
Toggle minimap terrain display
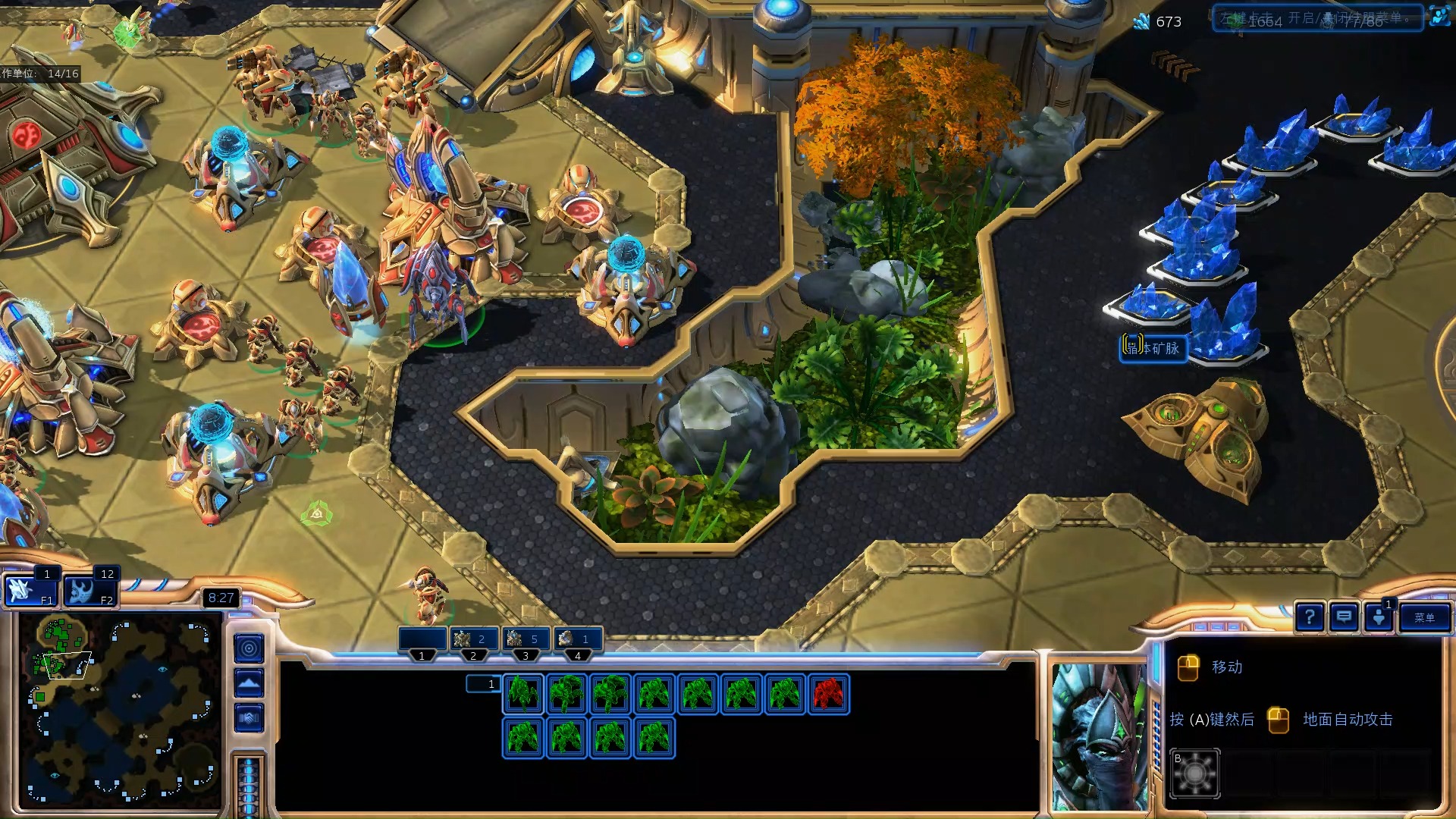pyautogui.click(x=249, y=683)
